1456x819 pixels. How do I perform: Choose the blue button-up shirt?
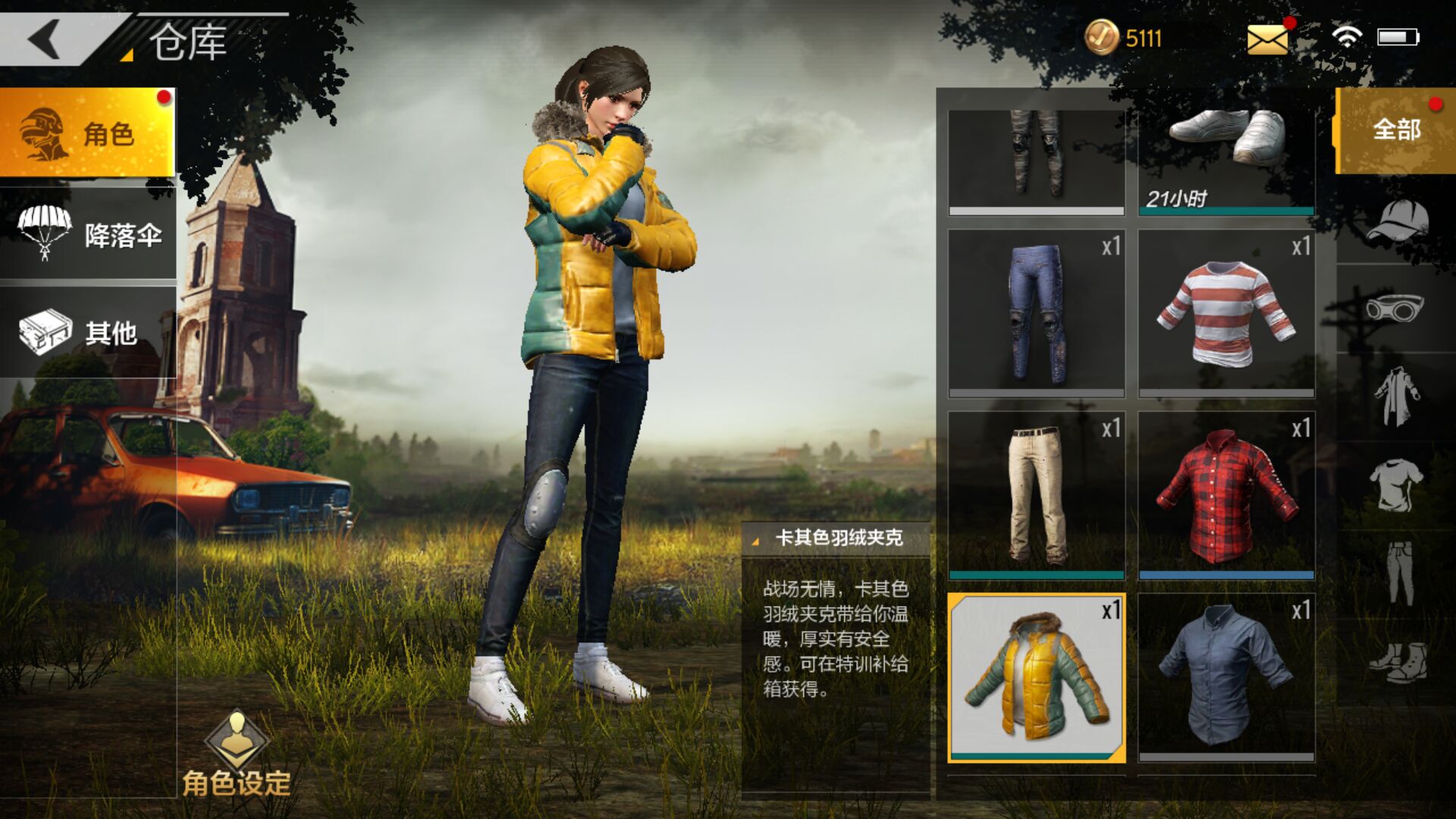click(x=1226, y=676)
